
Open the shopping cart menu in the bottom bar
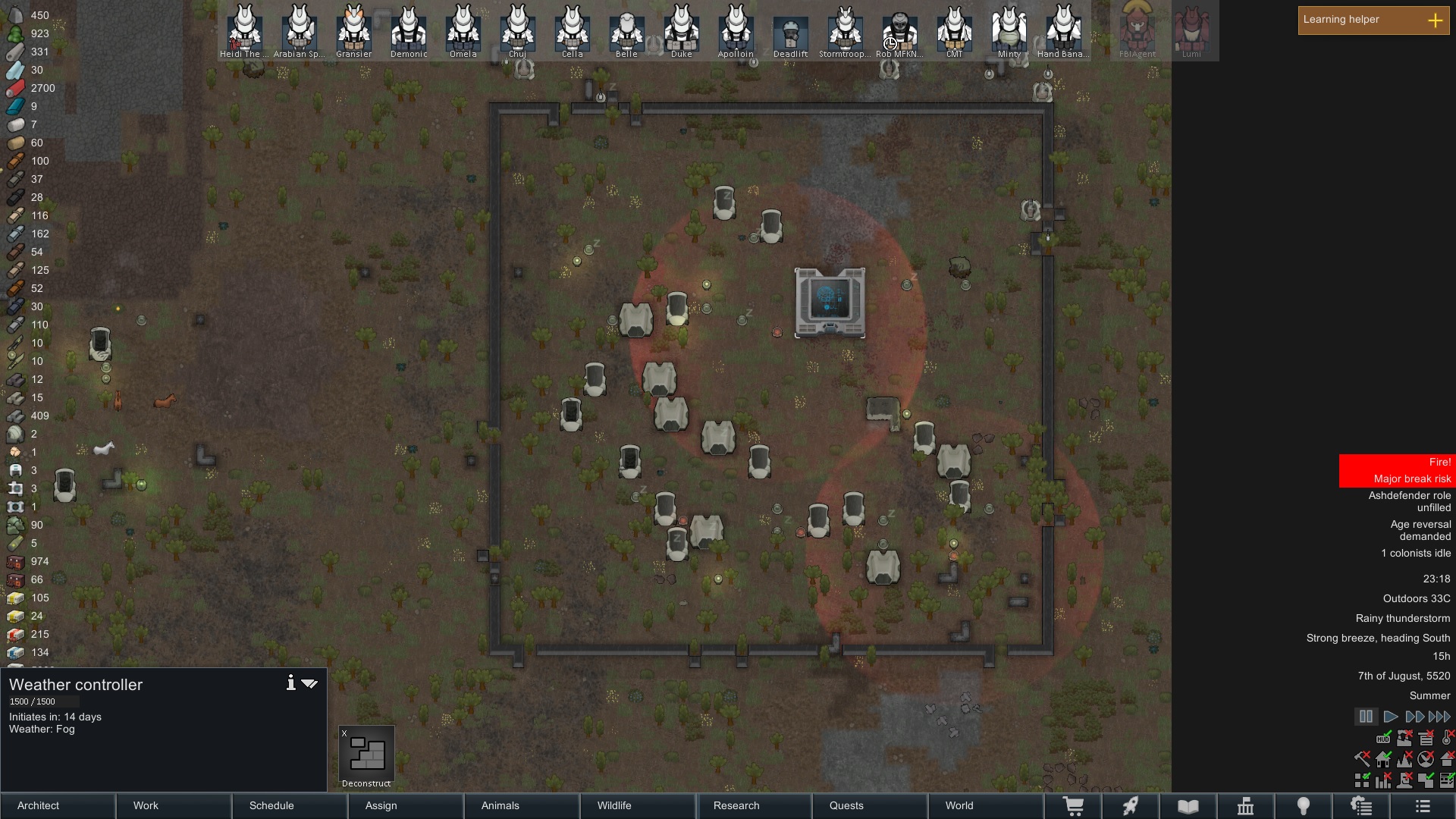click(1075, 805)
